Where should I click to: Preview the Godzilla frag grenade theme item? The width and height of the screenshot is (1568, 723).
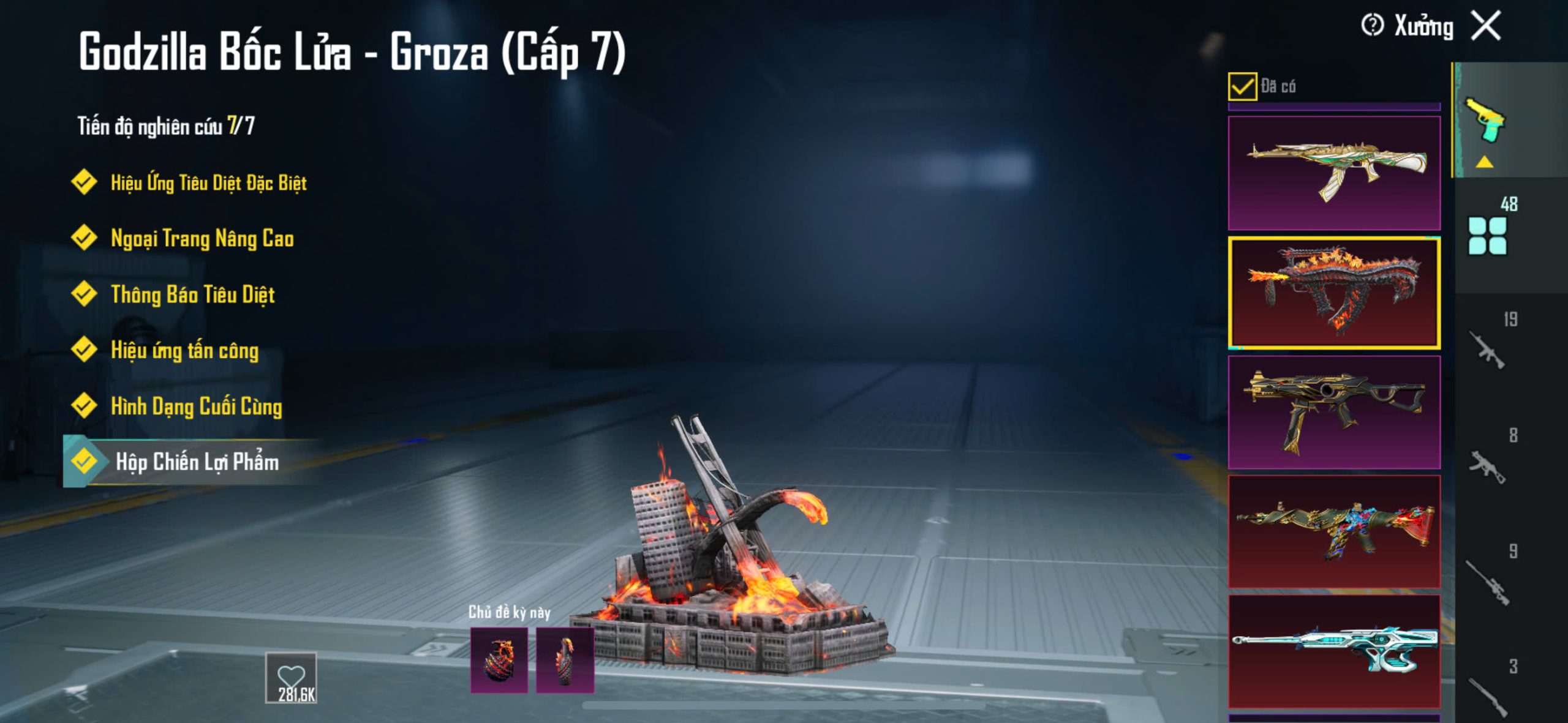tap(499, 661)
